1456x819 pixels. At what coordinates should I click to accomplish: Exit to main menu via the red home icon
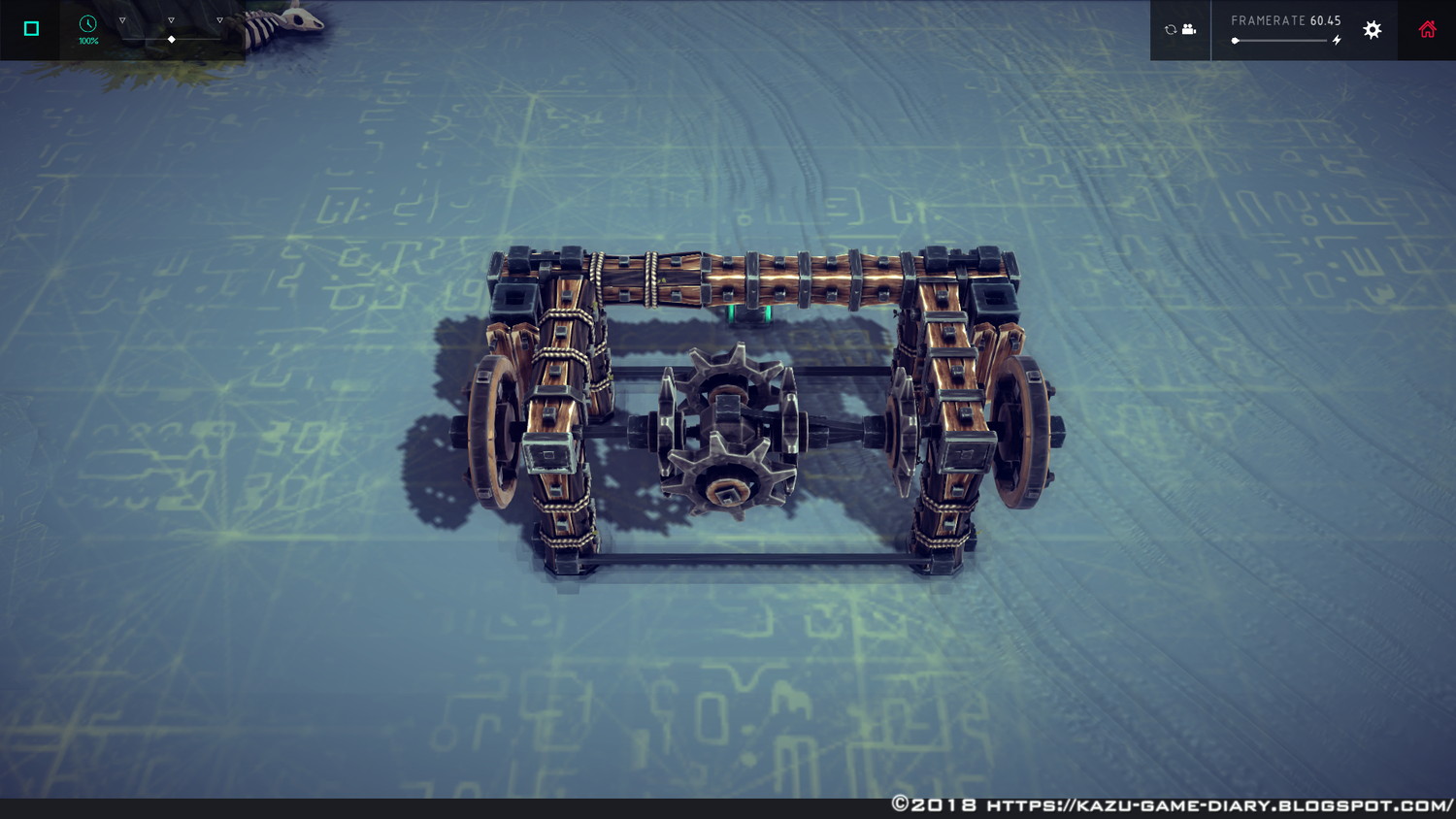pos(1425,29)
